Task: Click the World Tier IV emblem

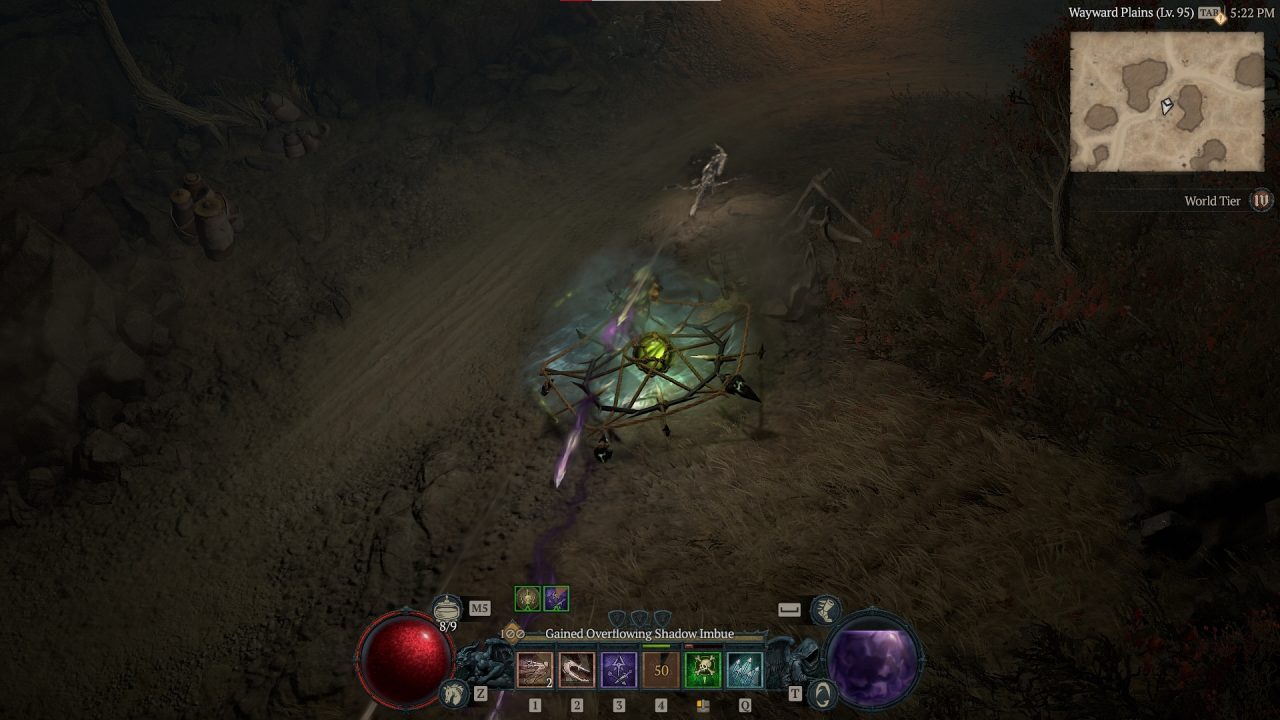Action: point(1262,200)
